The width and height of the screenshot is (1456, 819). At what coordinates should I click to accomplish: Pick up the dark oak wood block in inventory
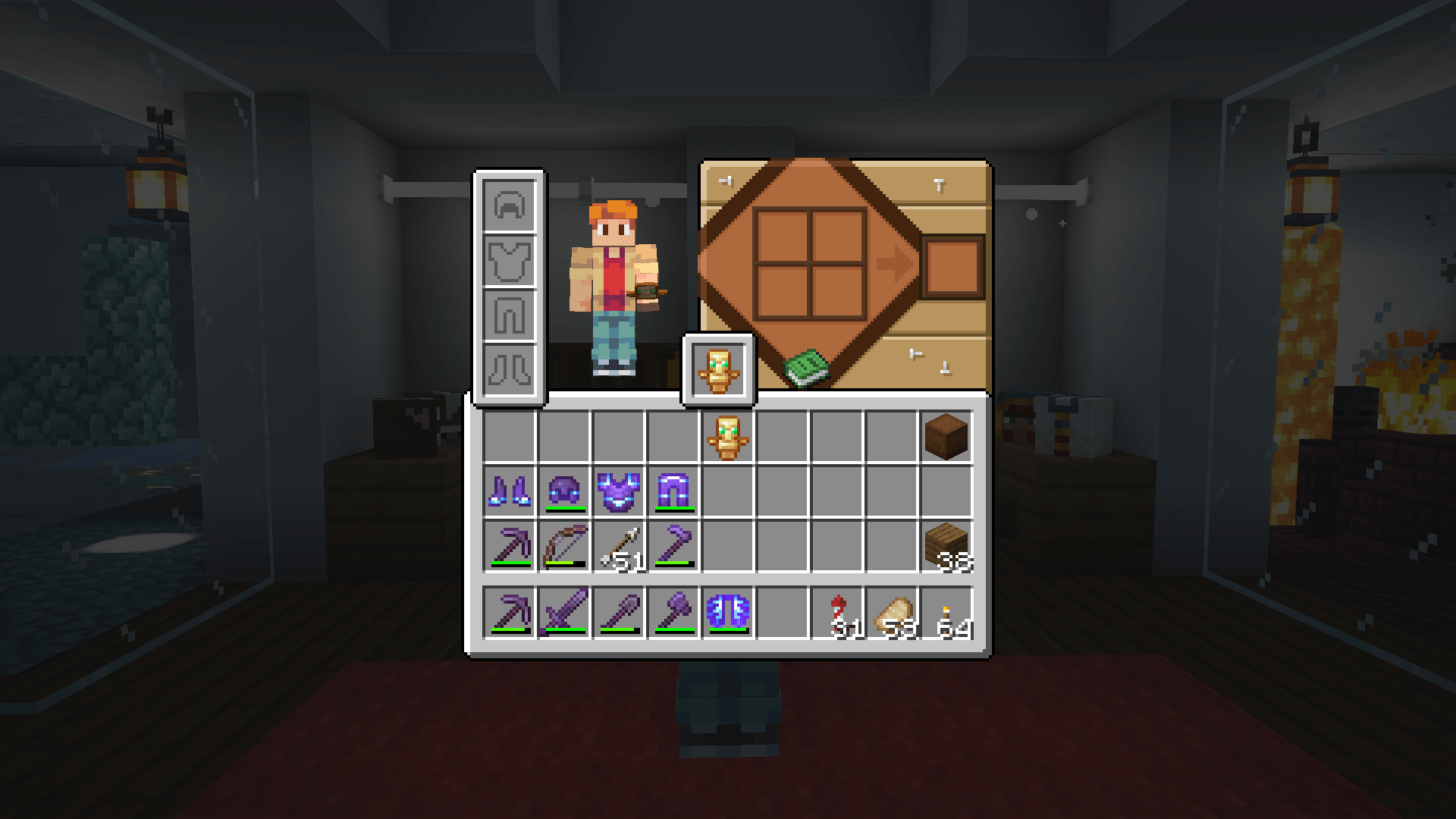tap(946, 435)
